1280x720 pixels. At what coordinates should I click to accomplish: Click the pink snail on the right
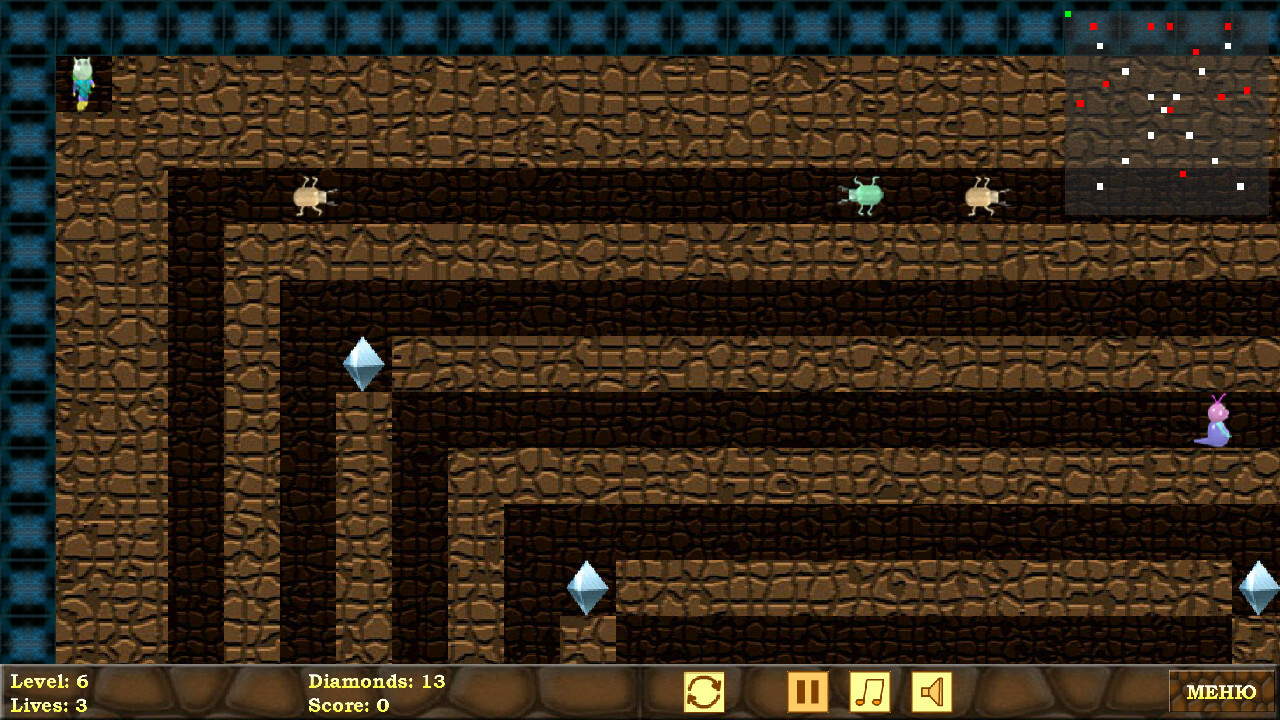(1213, 425)
